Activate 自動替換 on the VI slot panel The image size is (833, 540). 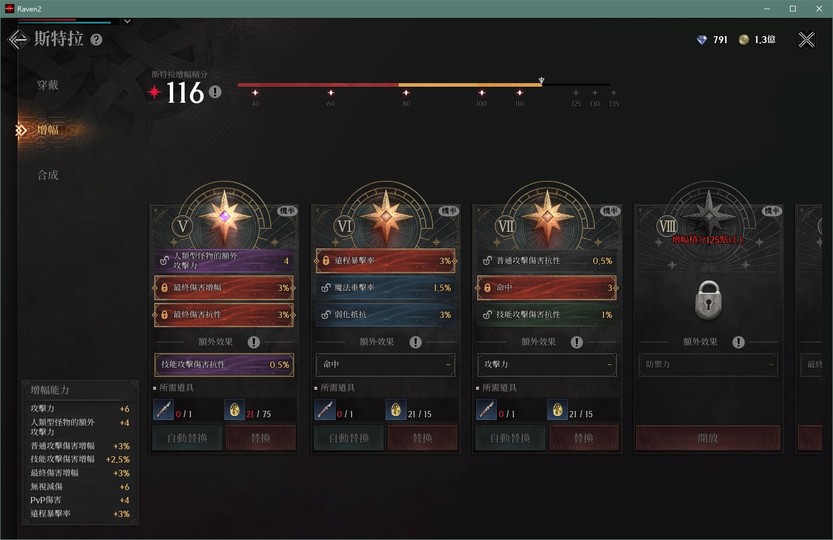349,438
